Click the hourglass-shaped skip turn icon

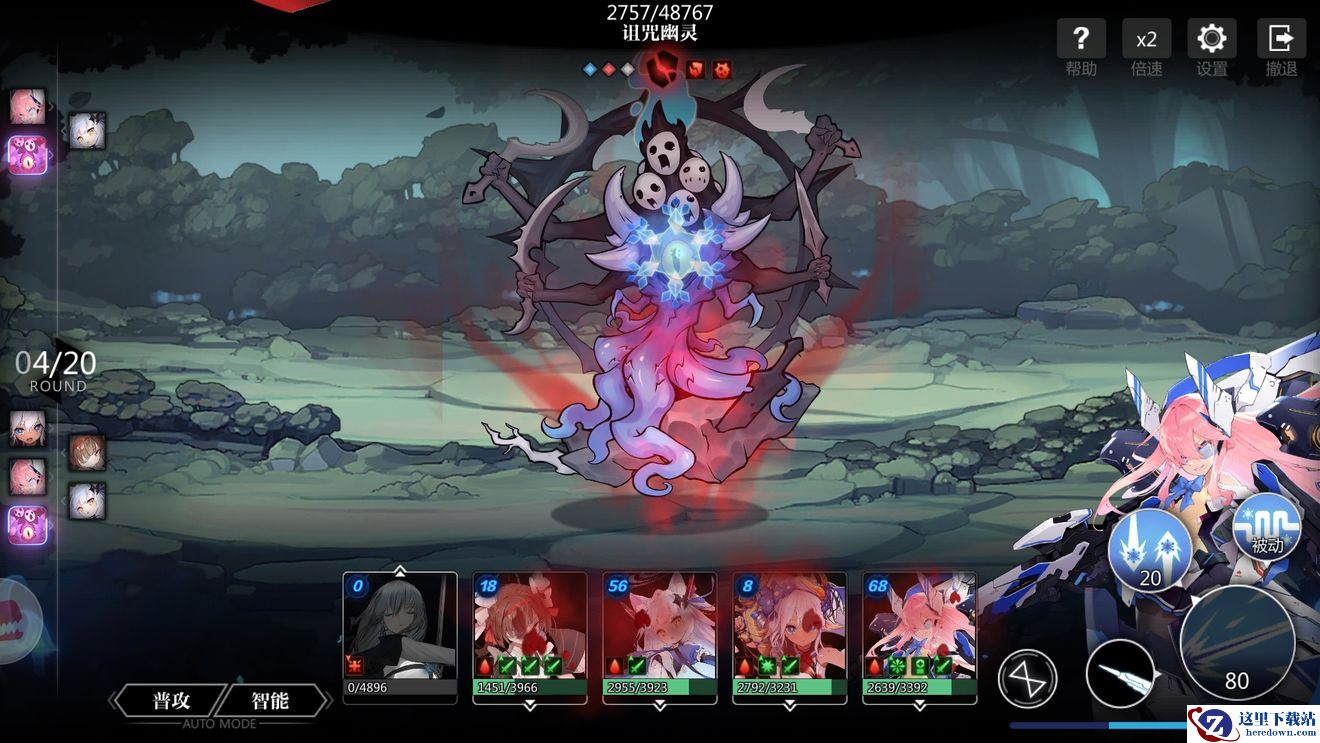click(1028, 677)
